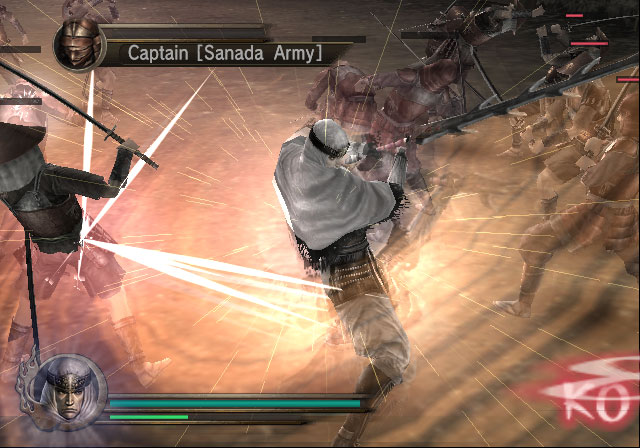This screenshot has width=640, height=448.
Task: Click the Captain [Sanada Army] name label
Action: 224,52
